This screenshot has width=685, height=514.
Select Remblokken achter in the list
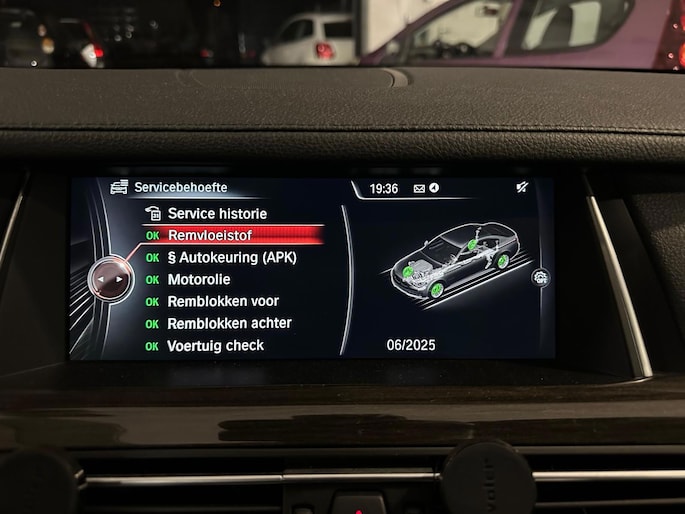[229, 323]
